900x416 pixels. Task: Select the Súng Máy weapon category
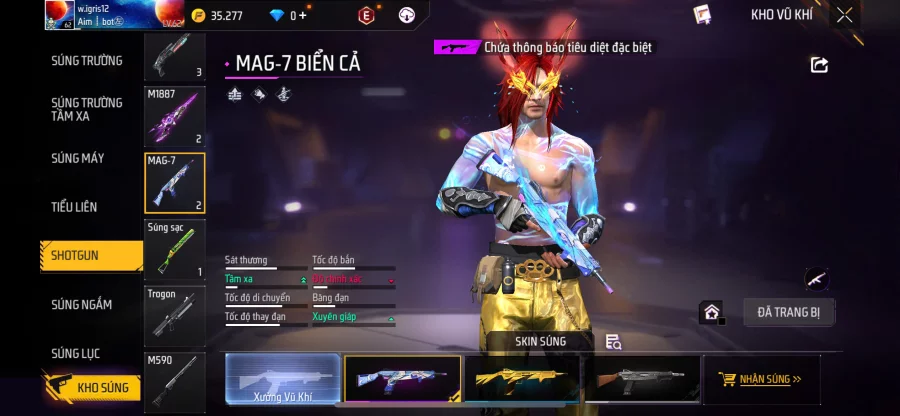click(78, 158)
